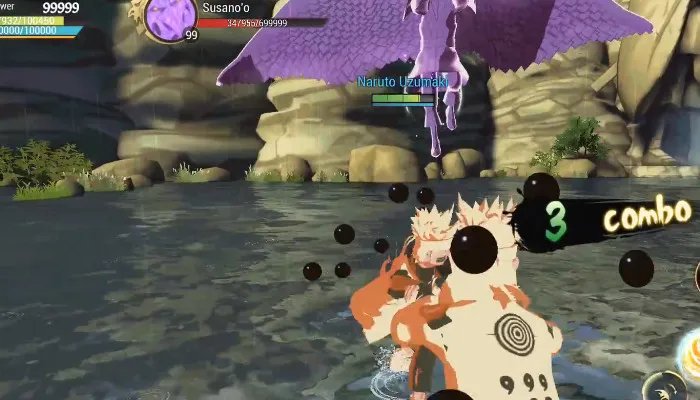
Task: Use the dark swirl skill icon
Action: [x=666, y=388]
